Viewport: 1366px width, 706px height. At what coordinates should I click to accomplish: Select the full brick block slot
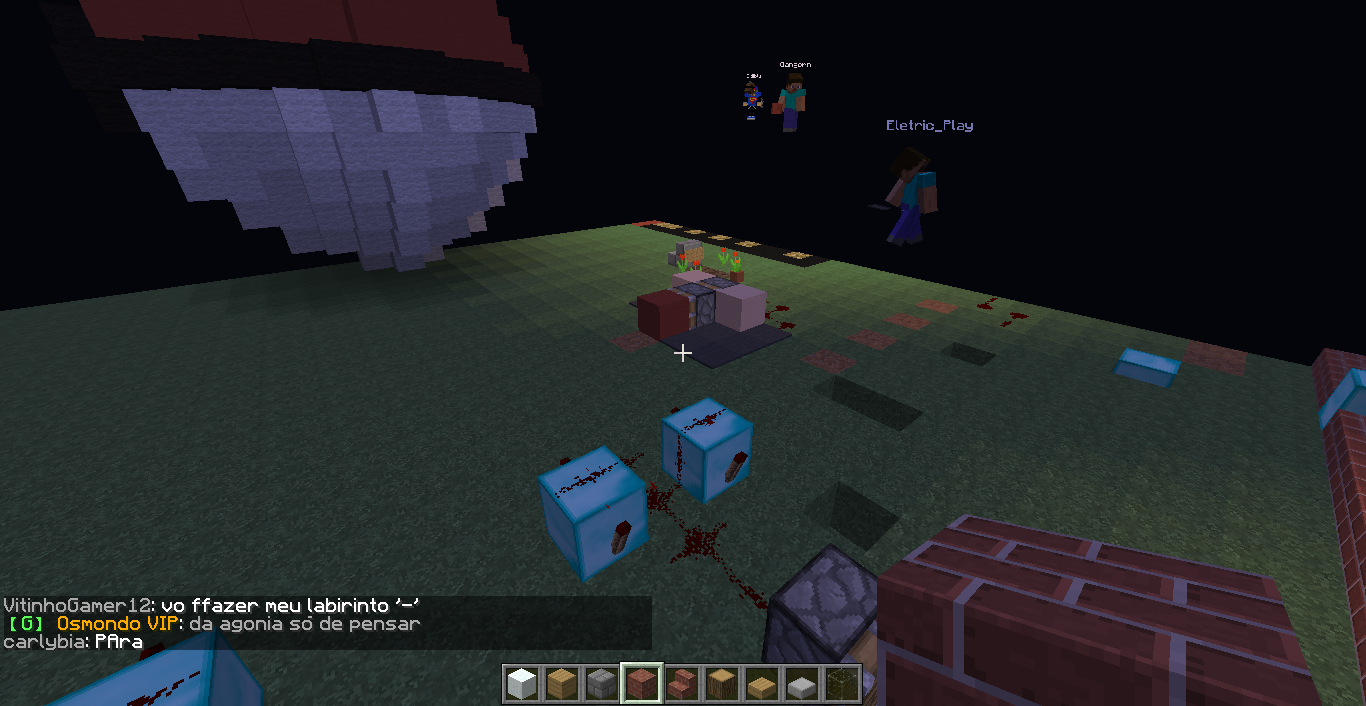(641, 684)
